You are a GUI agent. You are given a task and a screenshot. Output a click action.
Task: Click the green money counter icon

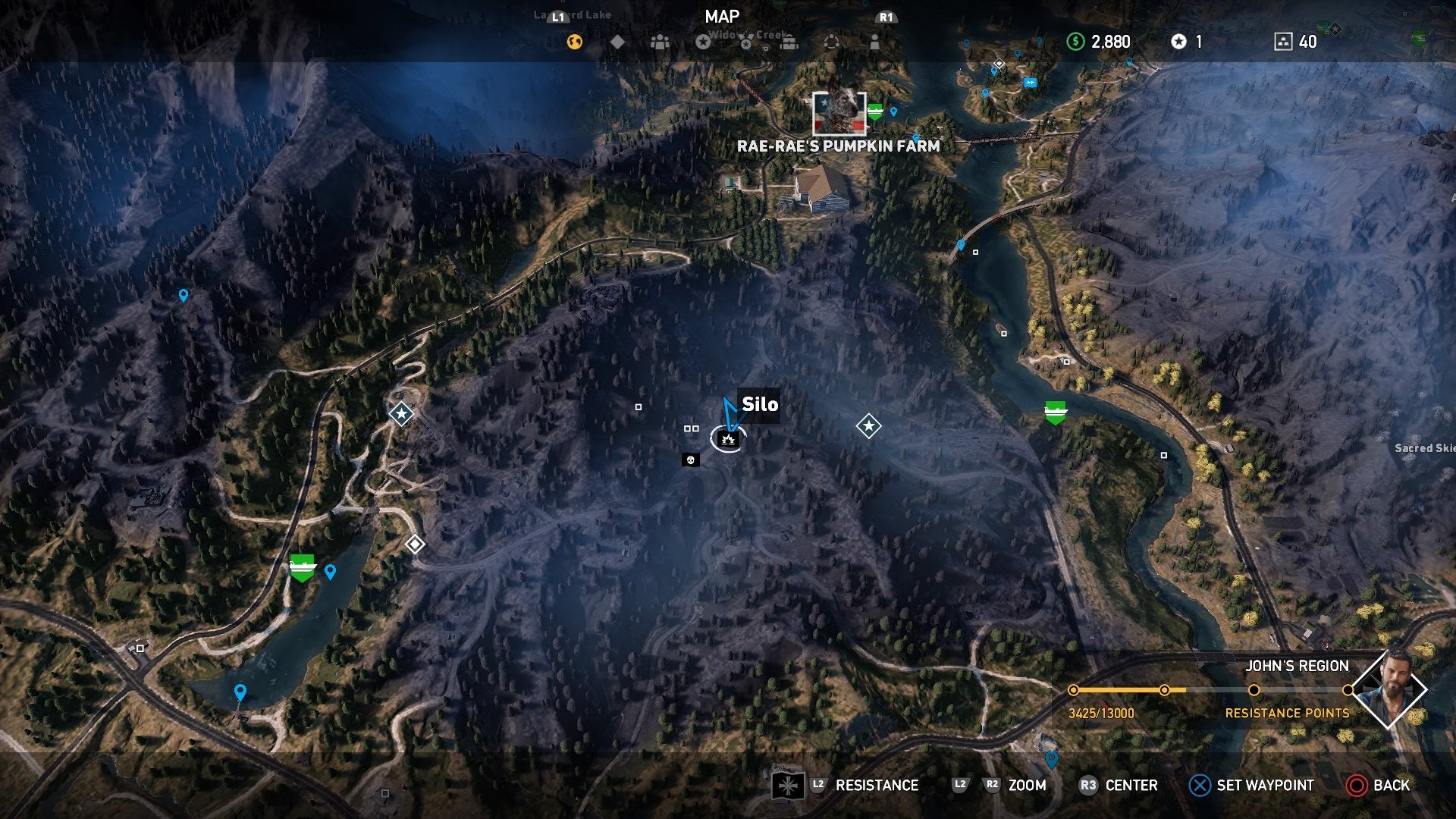[1075, 42]
